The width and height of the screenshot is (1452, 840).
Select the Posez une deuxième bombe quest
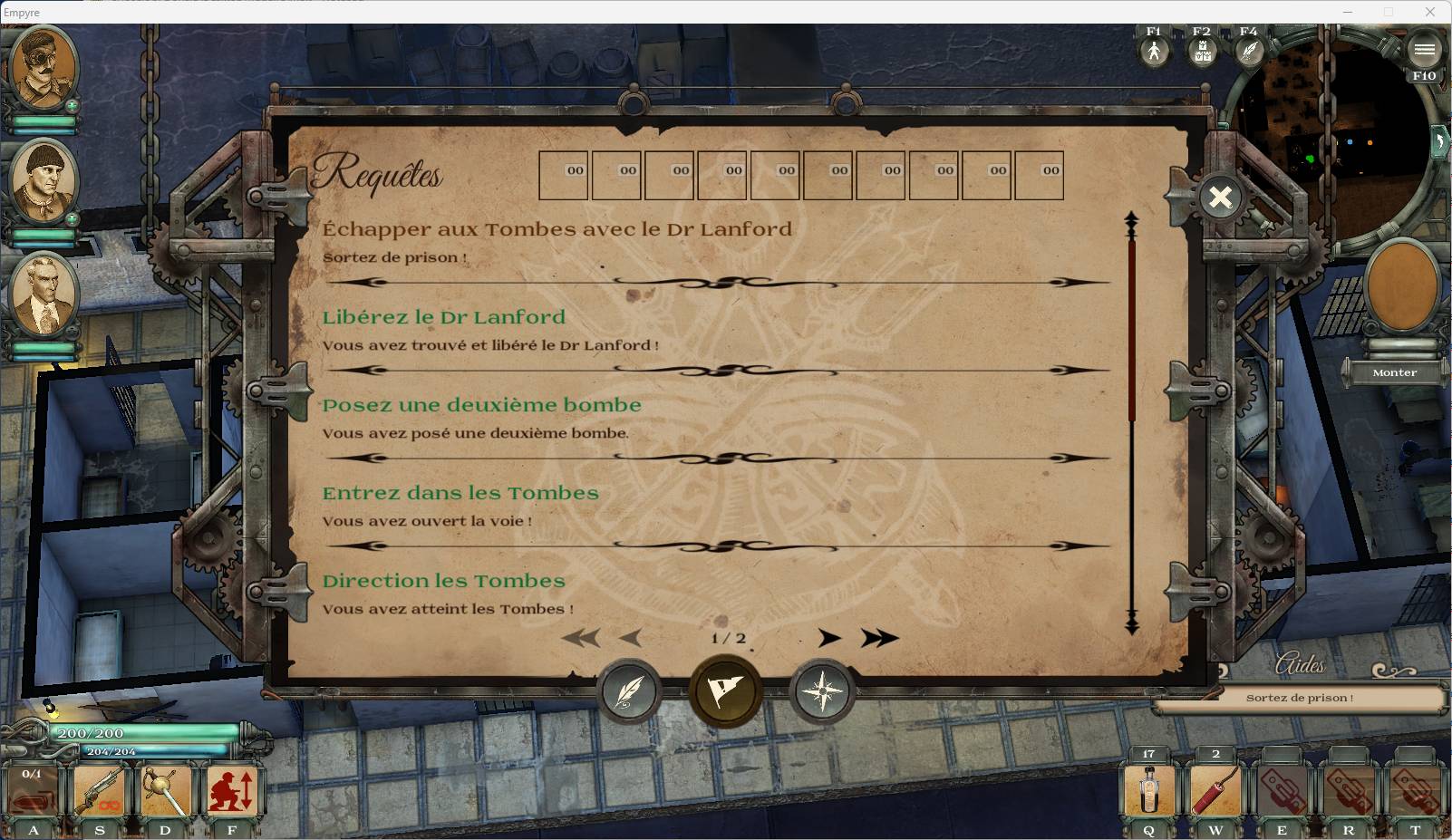pos(481,405)
